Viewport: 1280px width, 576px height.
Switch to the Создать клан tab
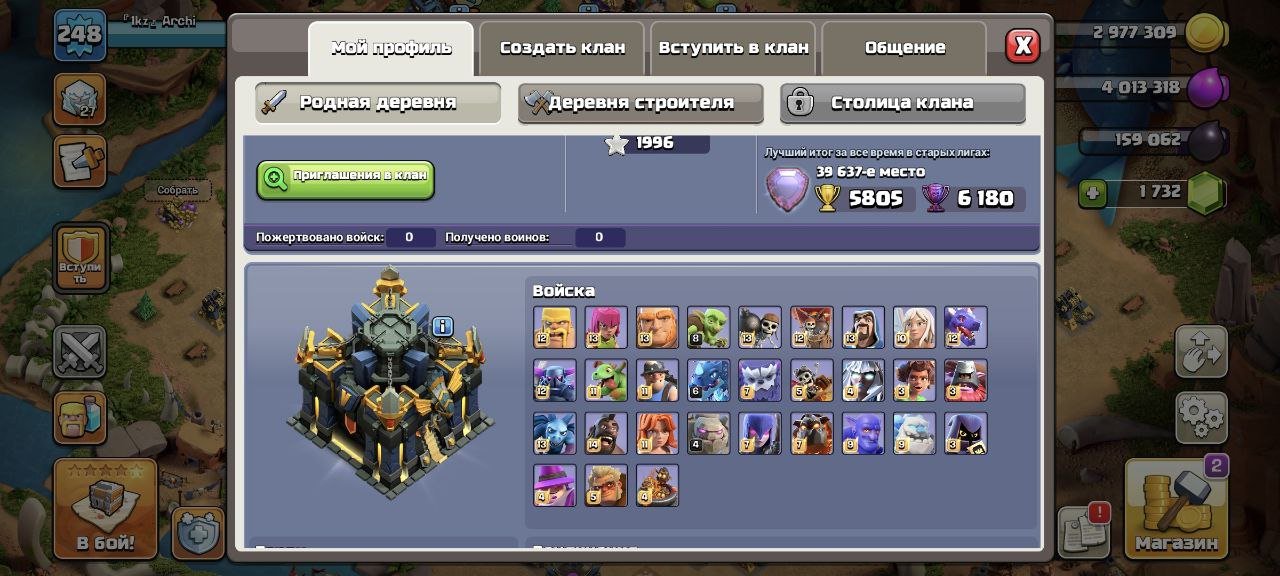coord(562,48)
